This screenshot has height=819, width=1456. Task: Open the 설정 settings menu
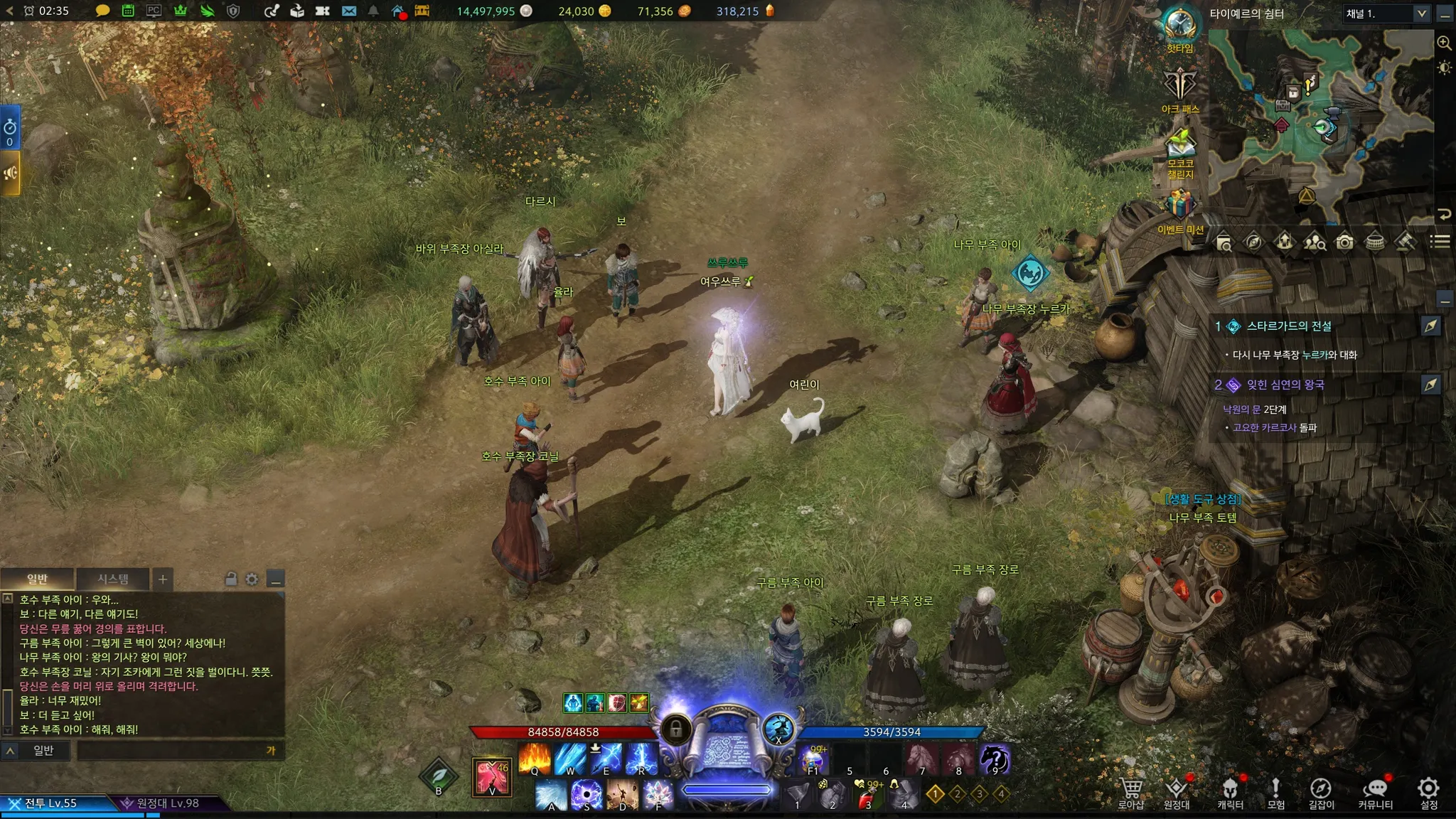coord(1428,792)
